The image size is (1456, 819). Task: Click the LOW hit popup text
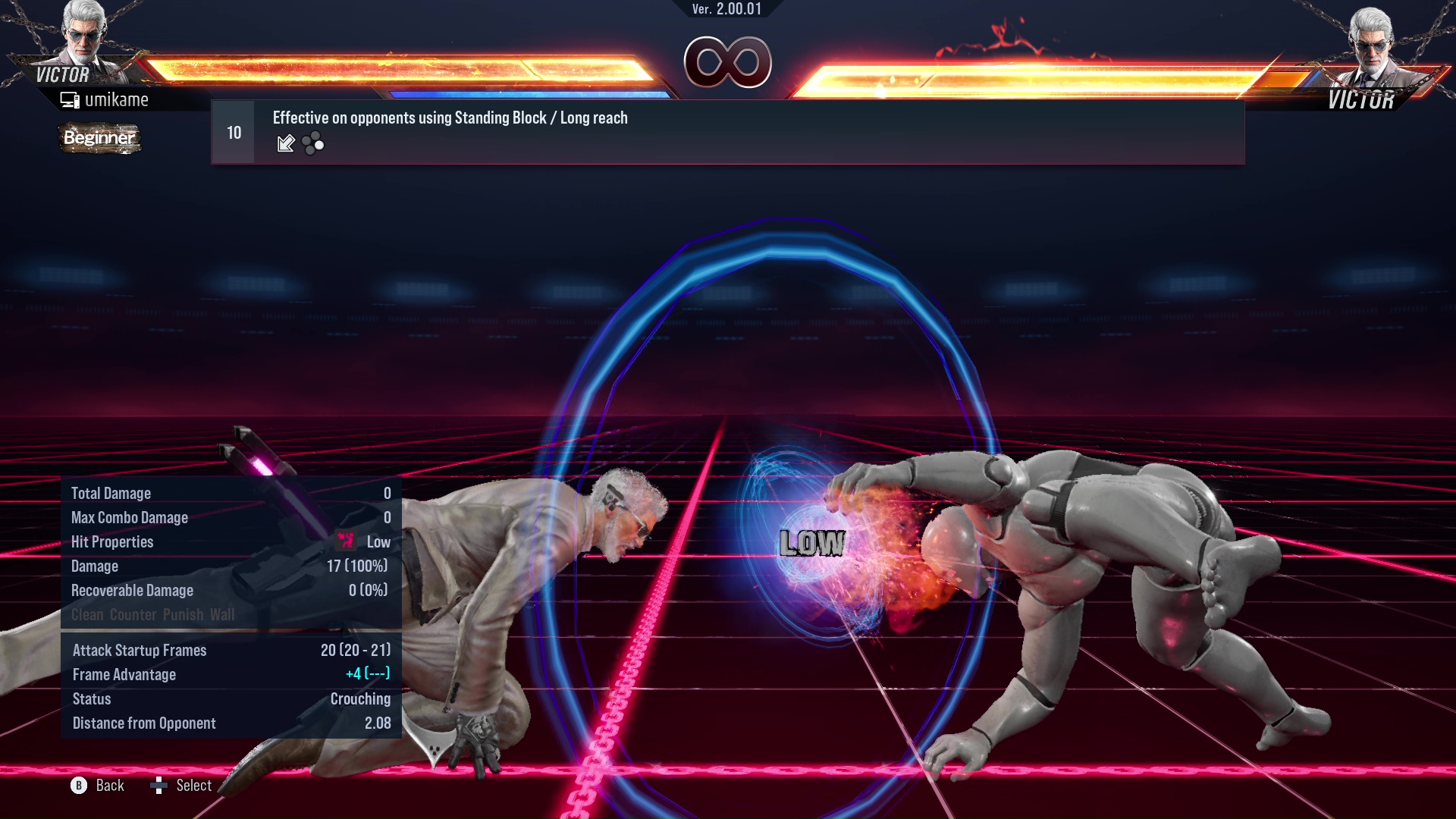click(811, 541)
